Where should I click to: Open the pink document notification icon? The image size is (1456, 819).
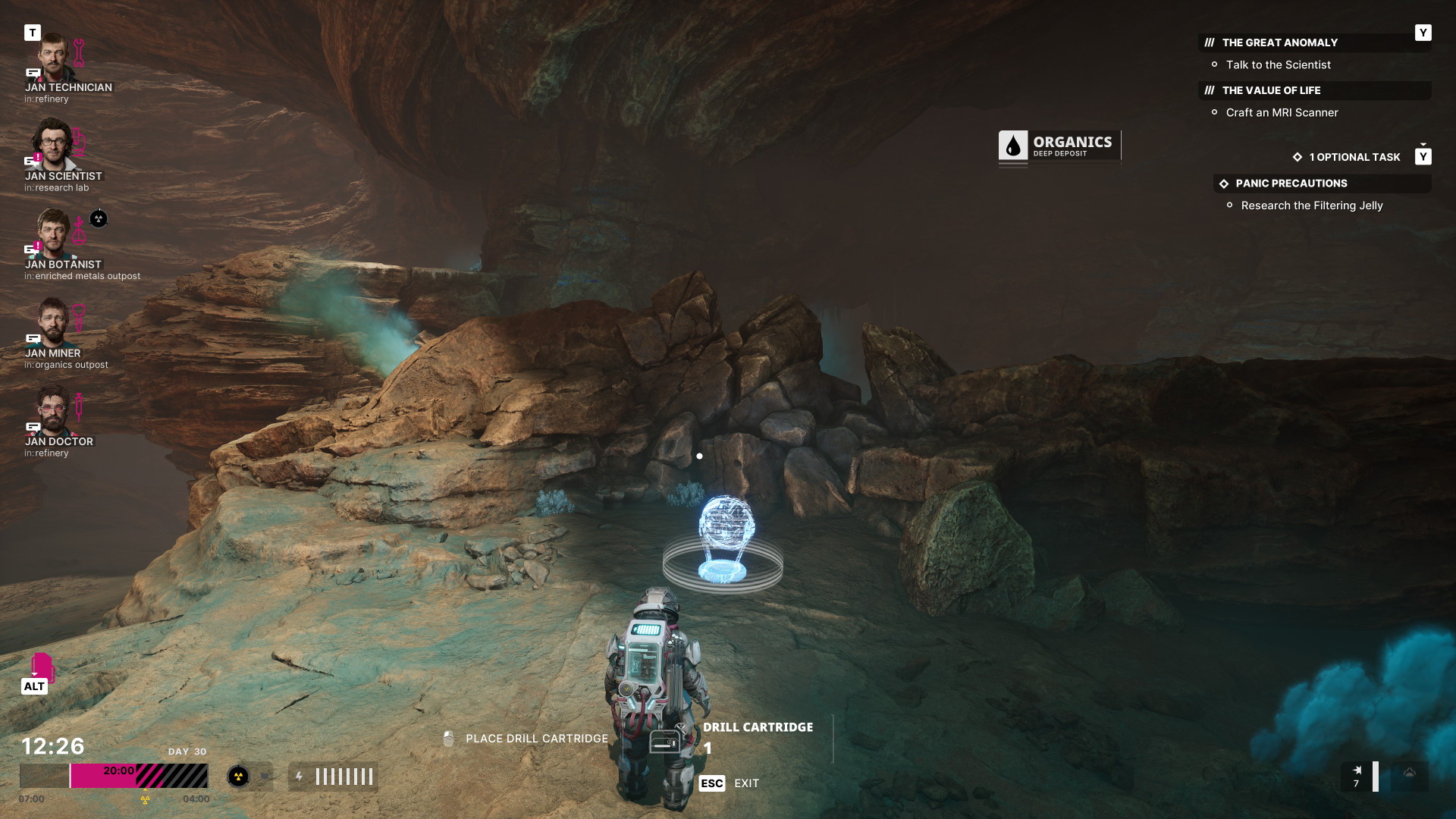[42, 666]
